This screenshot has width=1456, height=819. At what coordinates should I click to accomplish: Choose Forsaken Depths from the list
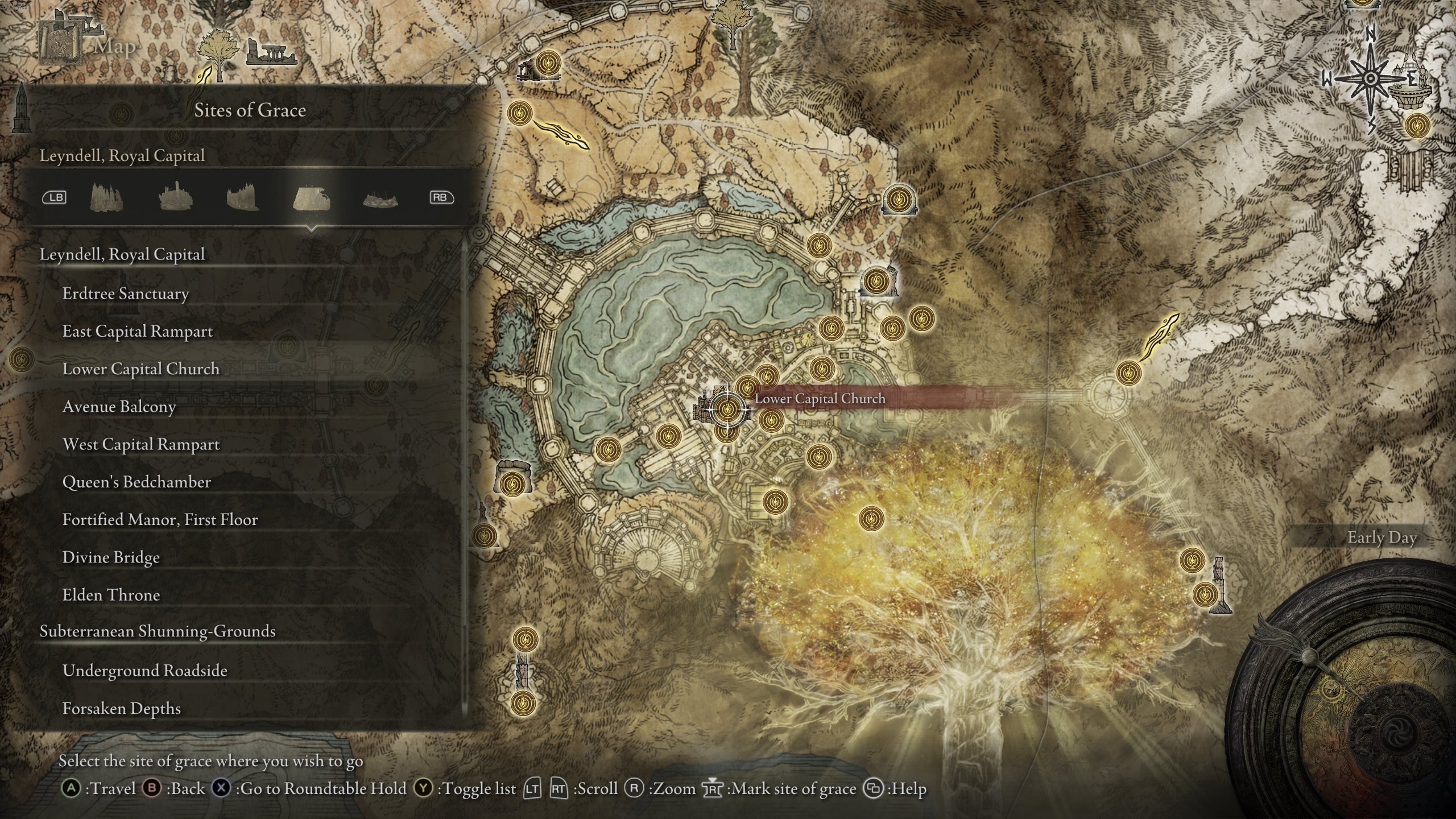121,709
